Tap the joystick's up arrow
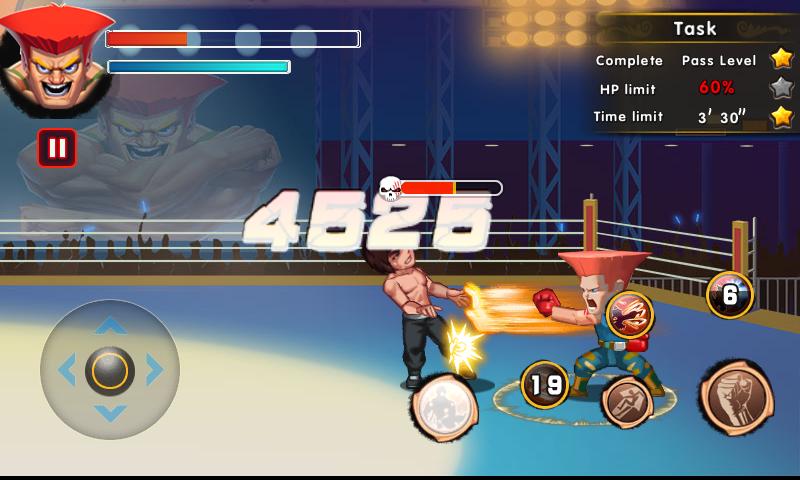 point(110,326)
